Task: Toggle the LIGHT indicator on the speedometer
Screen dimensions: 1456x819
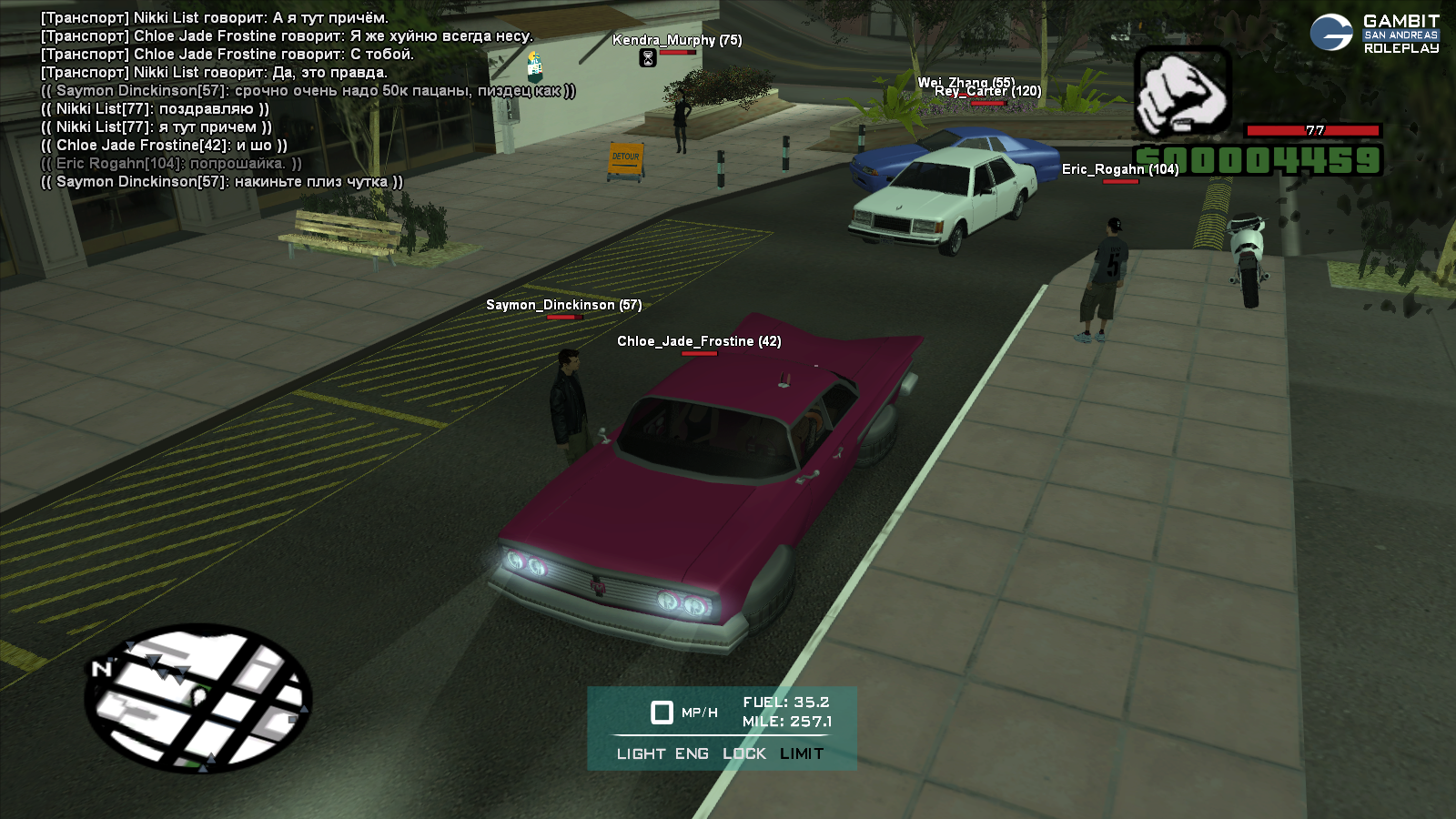Action: click(641, 753)
